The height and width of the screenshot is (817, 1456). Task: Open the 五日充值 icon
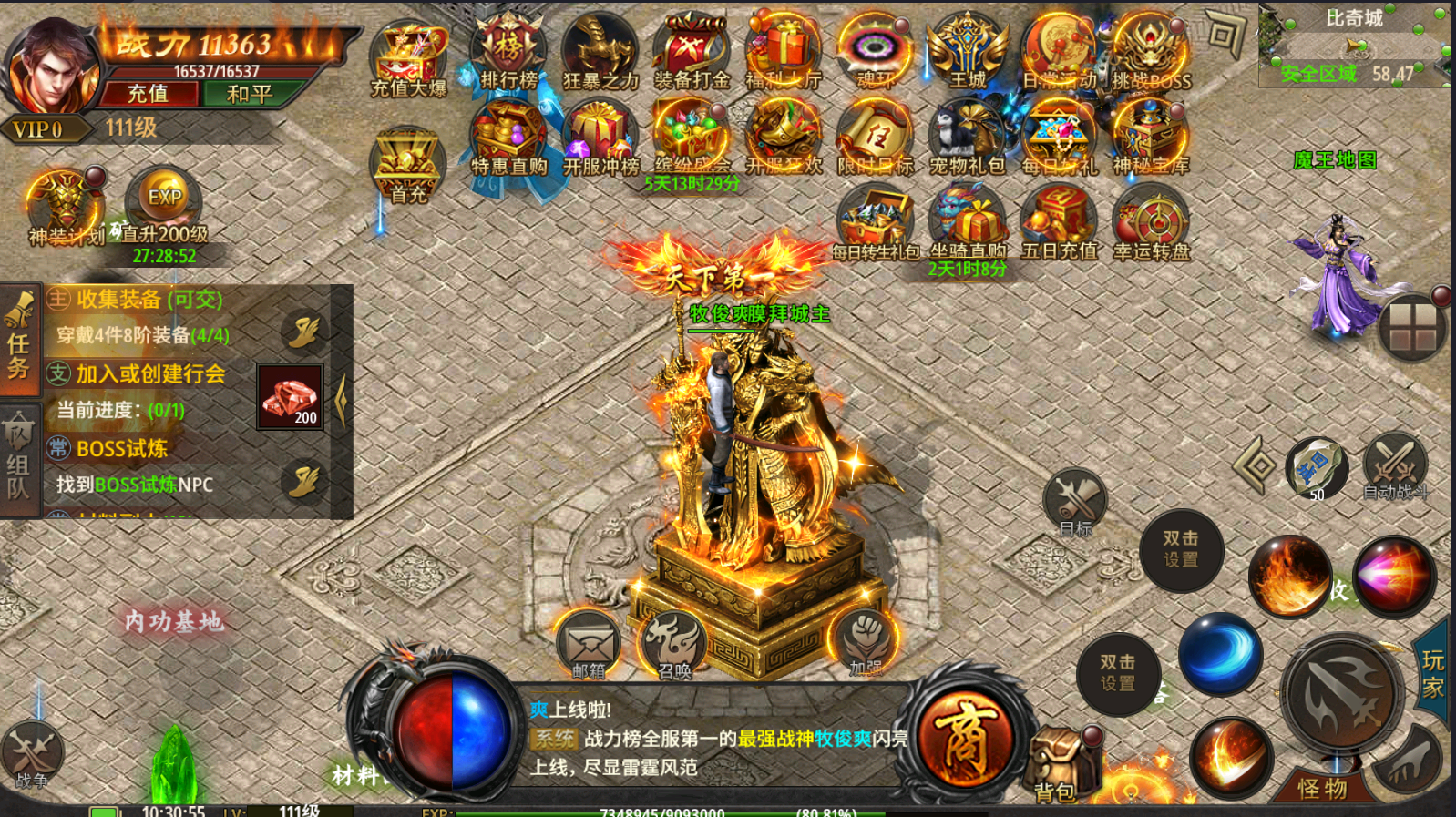tap(1059, 223)
